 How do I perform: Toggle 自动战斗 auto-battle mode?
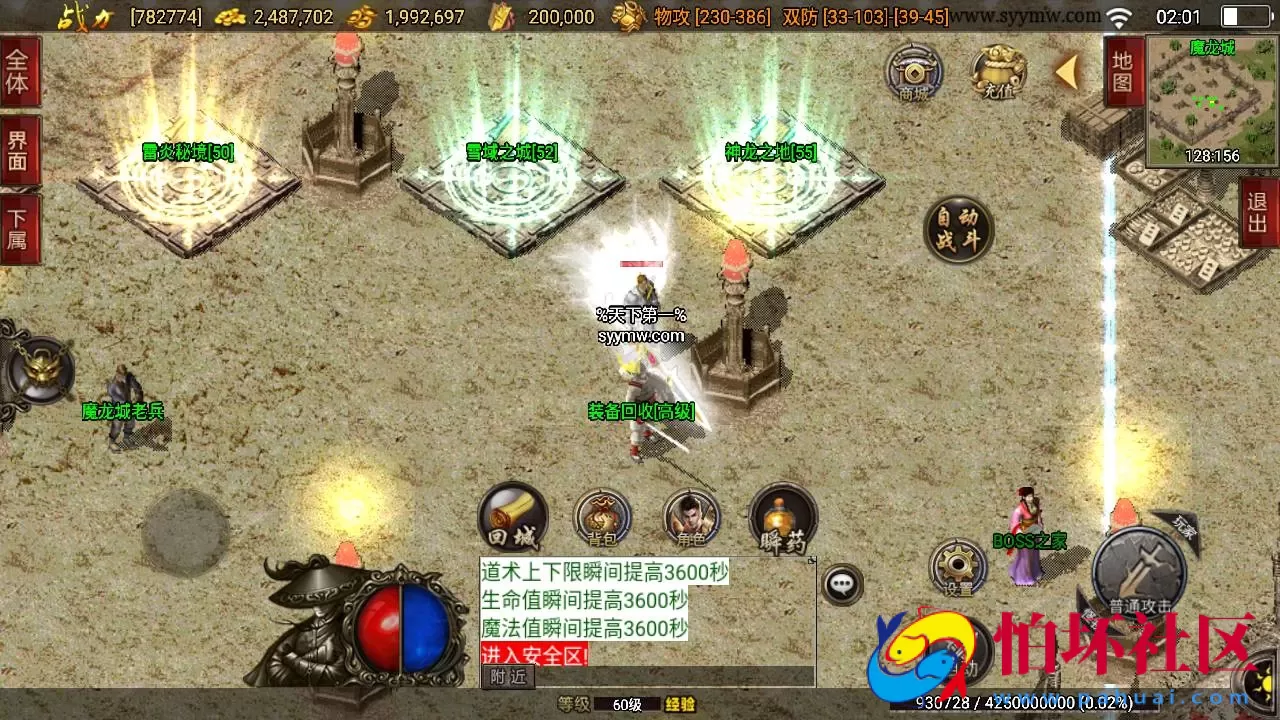click(958, 228)
